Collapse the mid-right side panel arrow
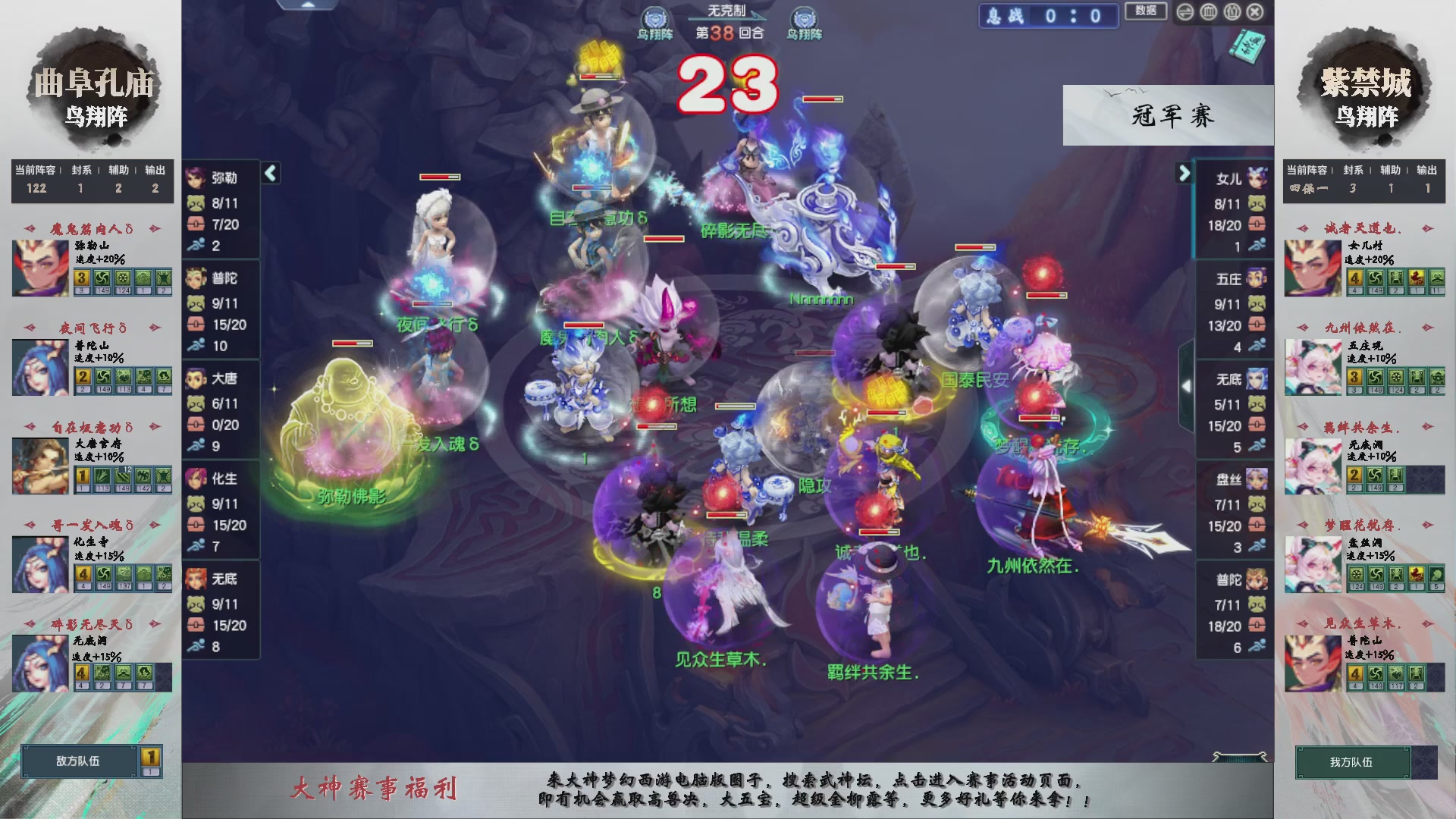Viewport: 1456px width, 819px height. (x=1188, y=385)
